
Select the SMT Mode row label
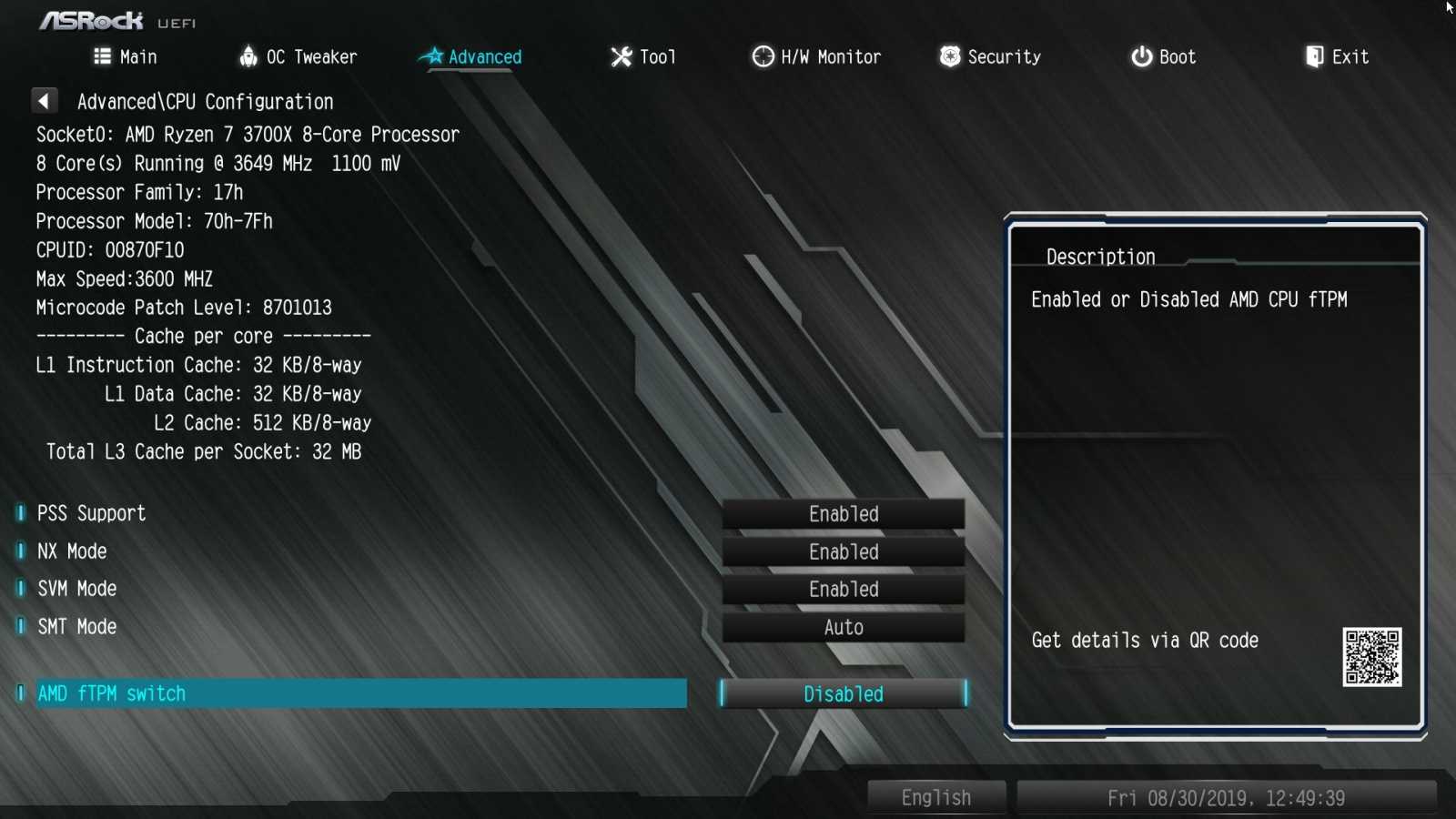coord(77,627)
